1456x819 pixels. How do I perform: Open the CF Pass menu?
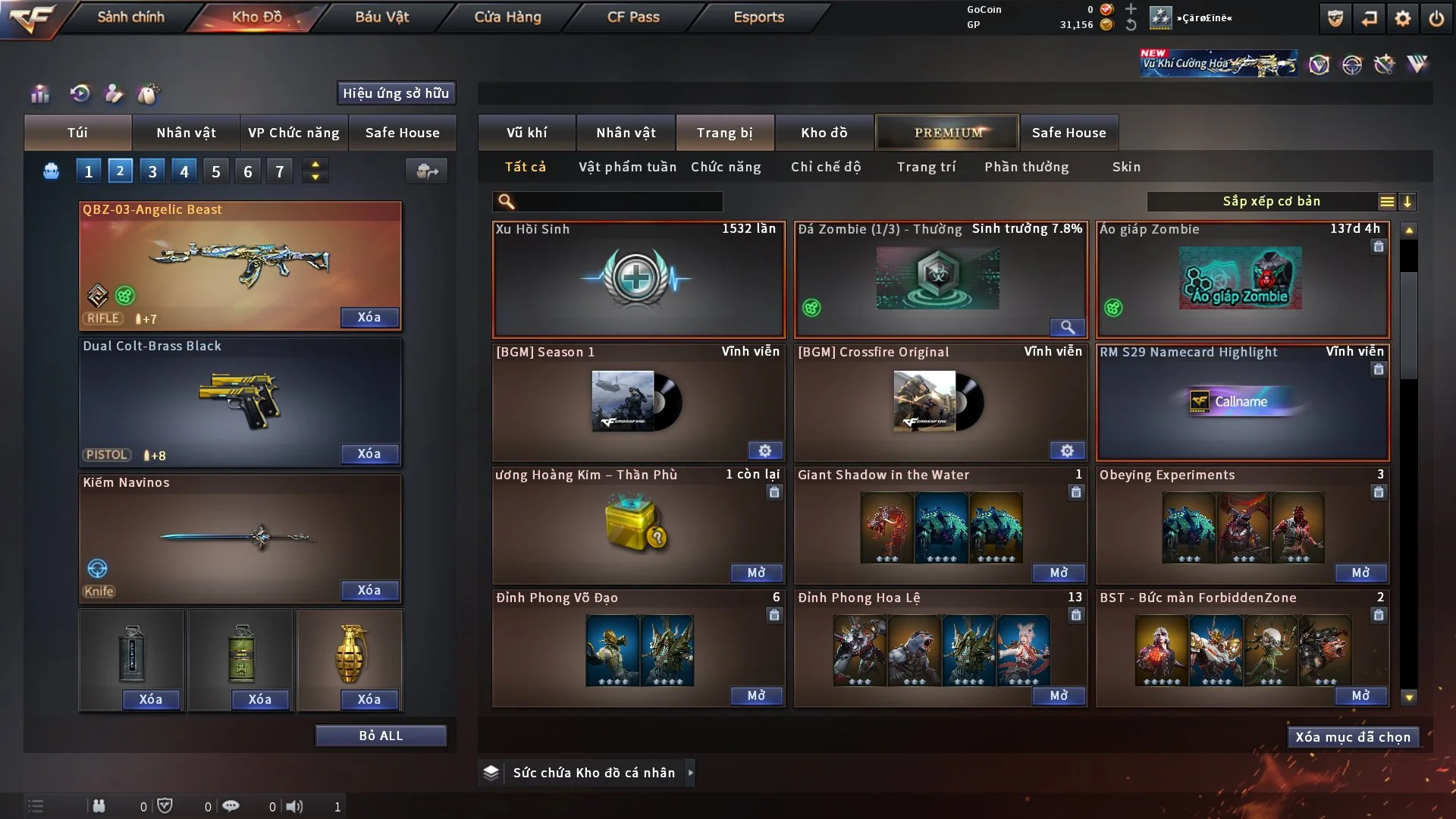click(633, 17)
